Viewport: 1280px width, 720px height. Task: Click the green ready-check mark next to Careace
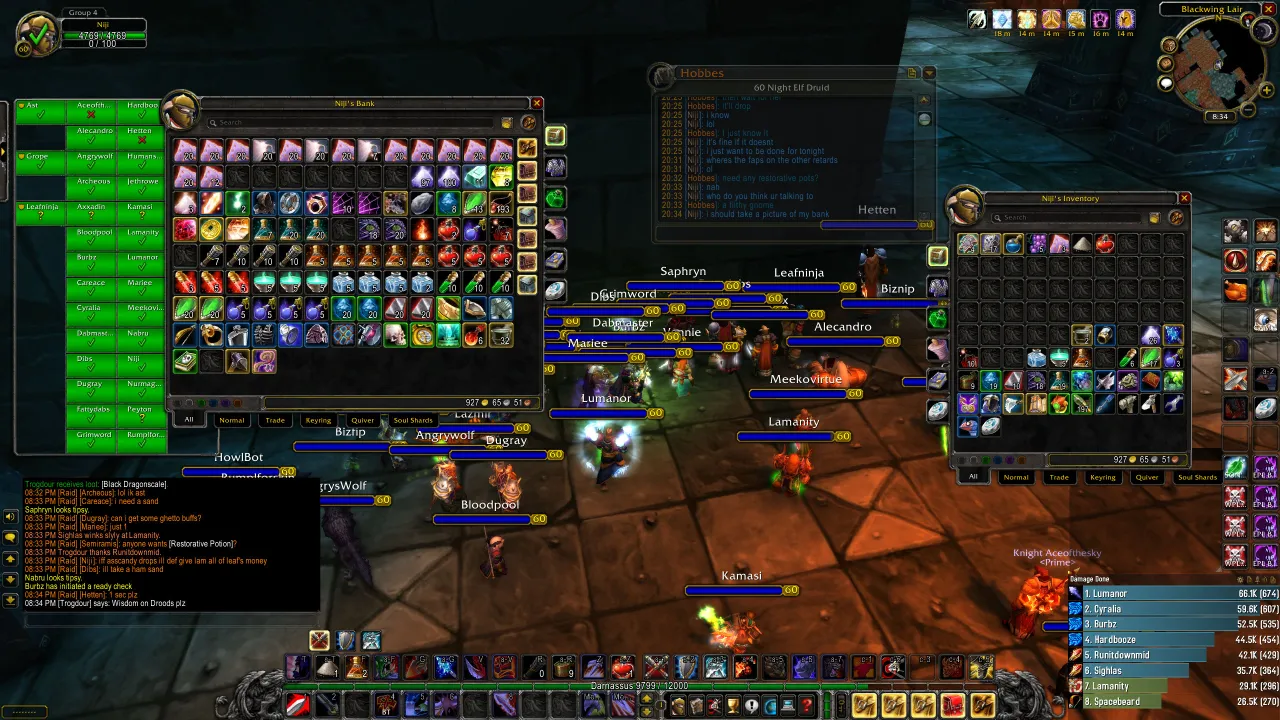coord(90,292)
